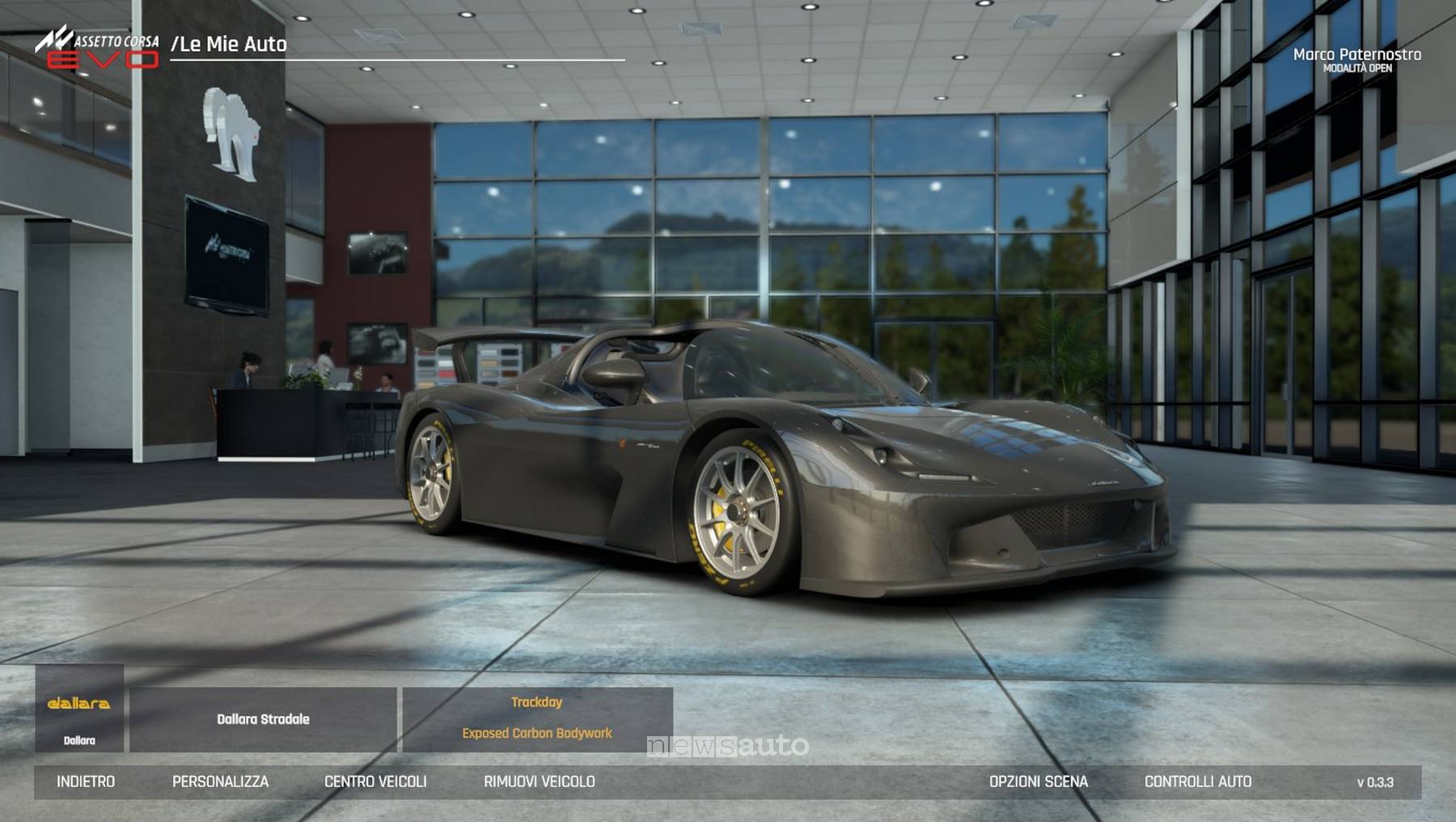Open Centro Veicoli
The width and height of the screenshot is (1456, 822).
(x=375, y=782)
